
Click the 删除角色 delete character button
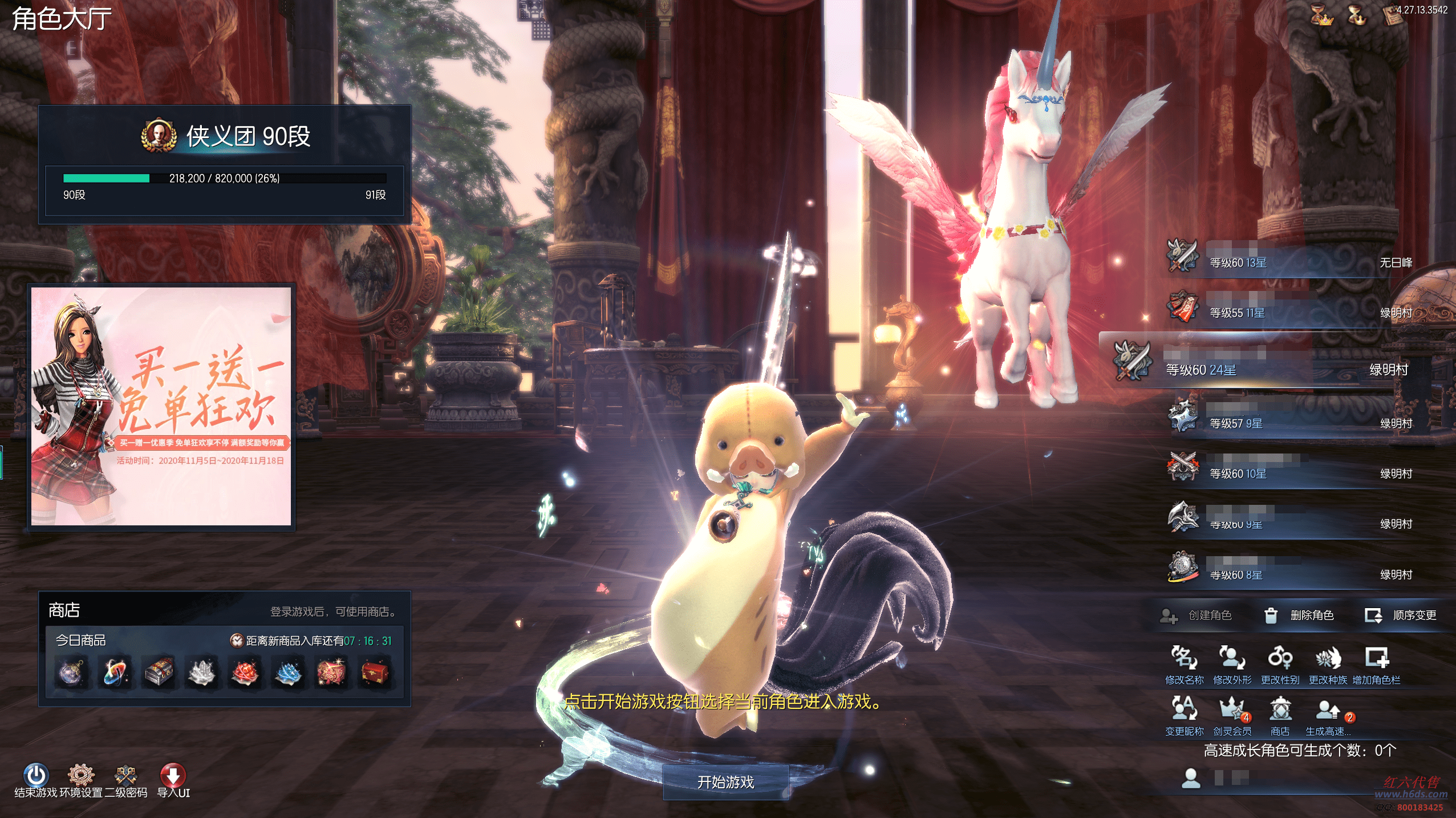point(1300,615)
